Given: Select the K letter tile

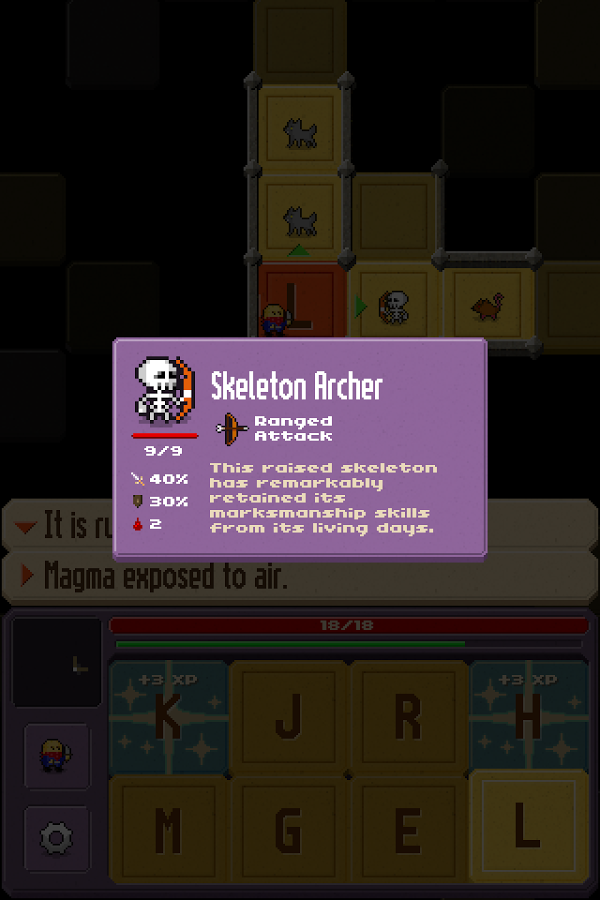Looking at the screenshot, I should tap(168, 716).
